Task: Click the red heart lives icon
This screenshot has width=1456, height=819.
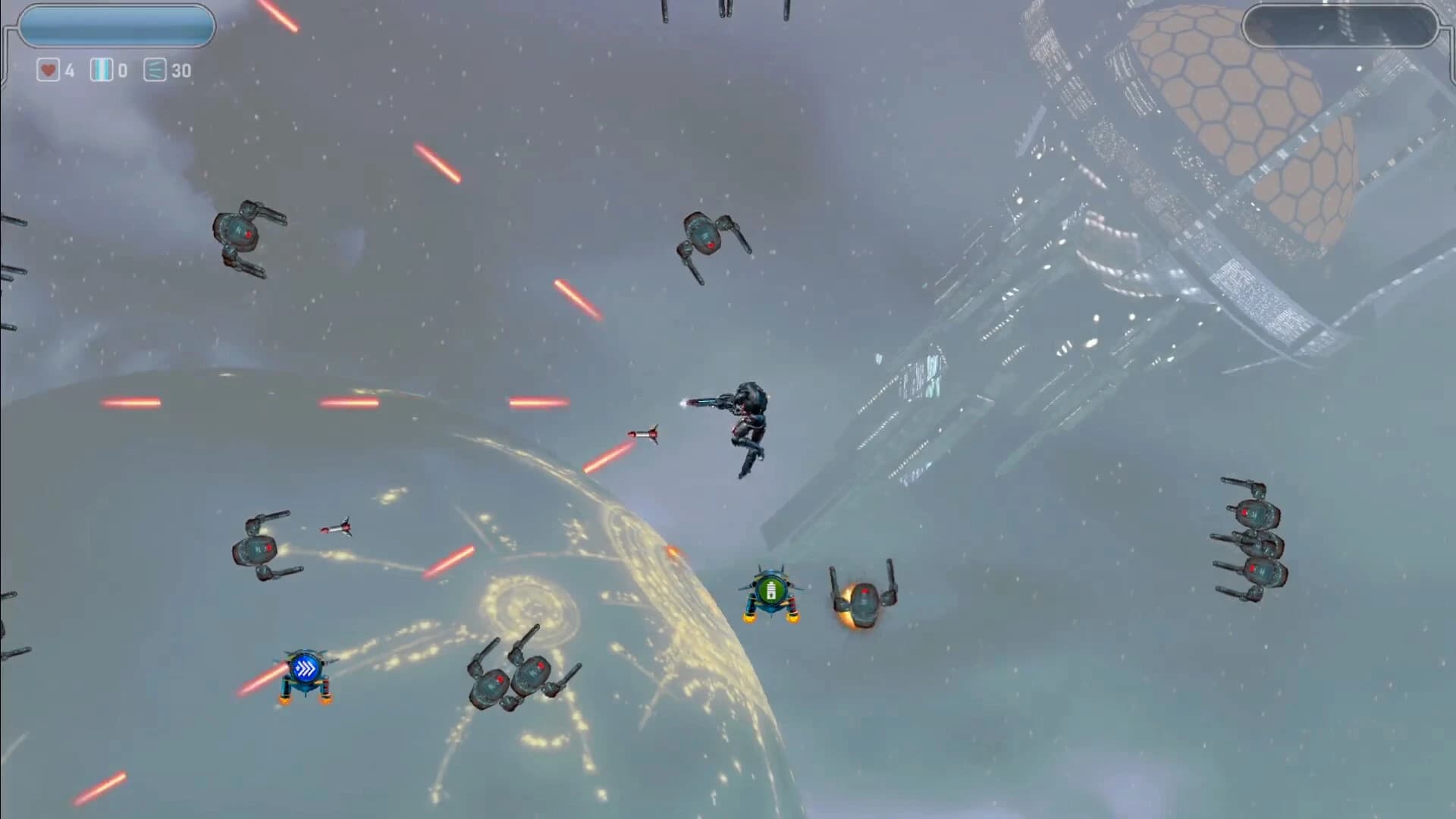Action: [x=47, y=71]
